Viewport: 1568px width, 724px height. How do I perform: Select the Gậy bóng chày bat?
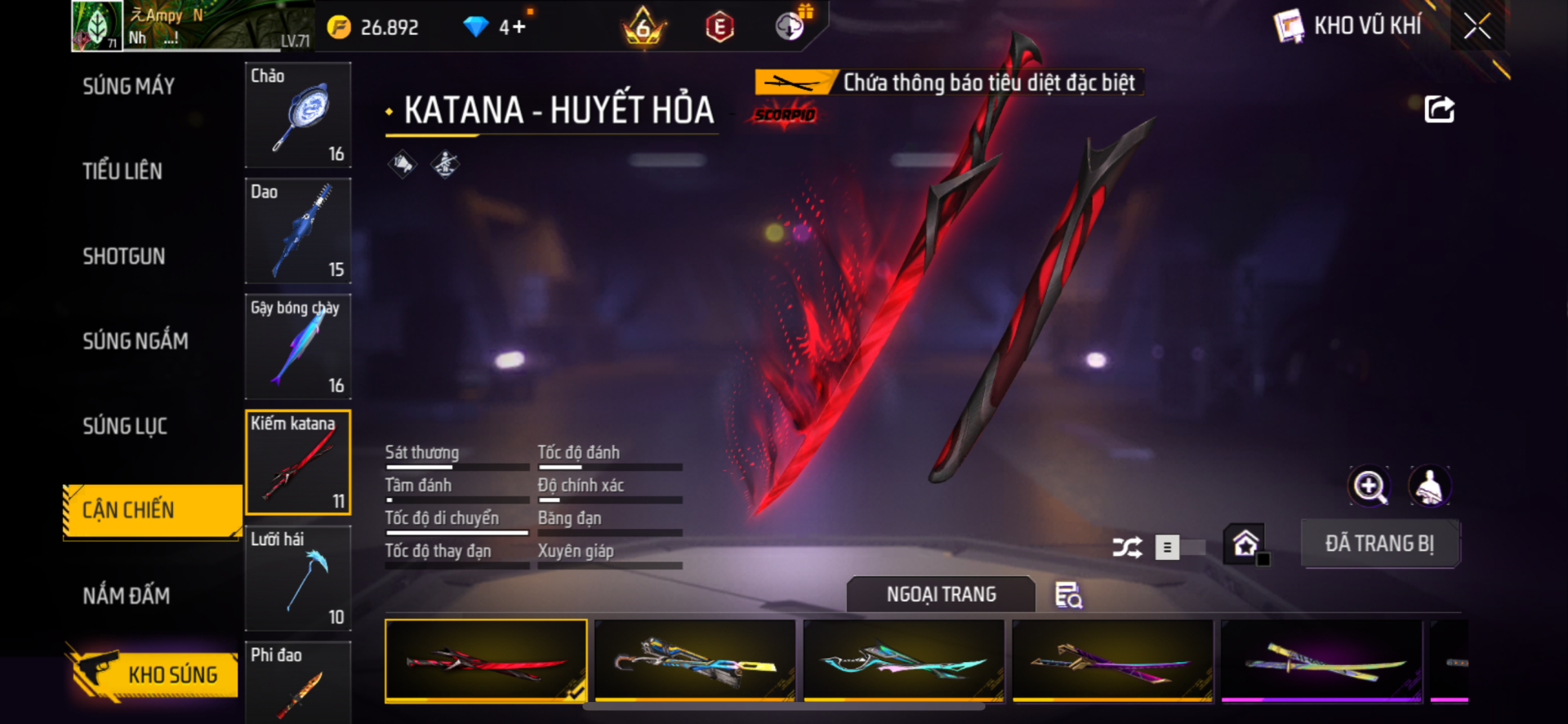[x=298, y=347]
